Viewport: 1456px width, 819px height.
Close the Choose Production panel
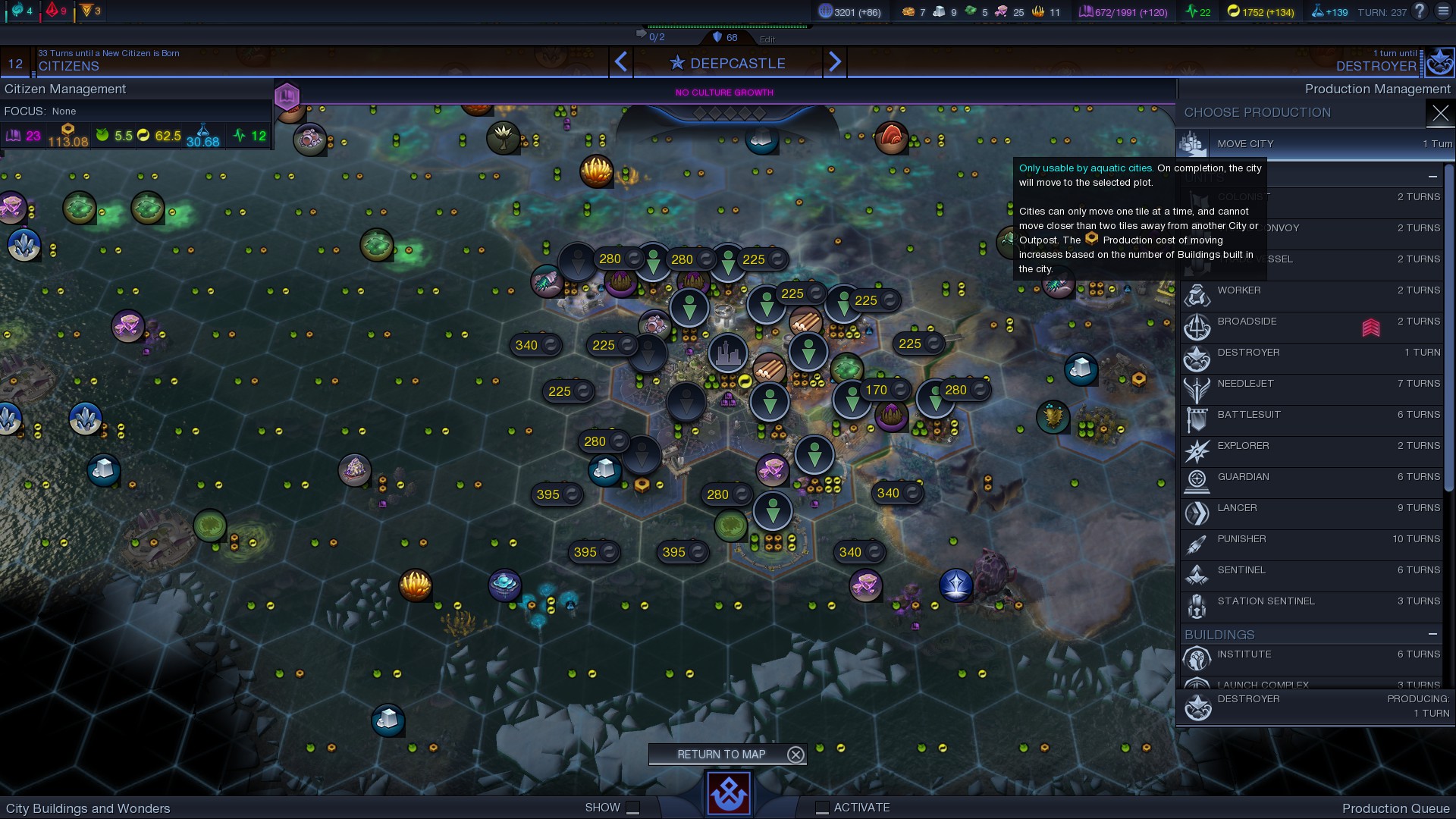pyautogui.click(x=1440, y=114)
